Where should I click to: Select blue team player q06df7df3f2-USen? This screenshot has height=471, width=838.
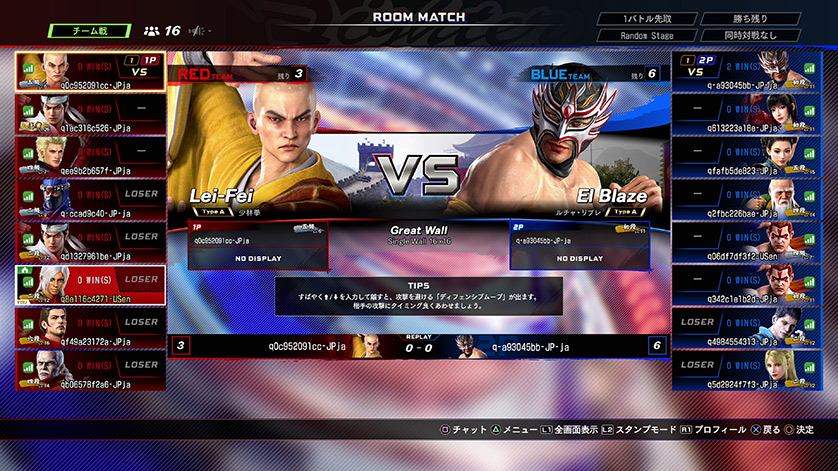pos(748,243)
